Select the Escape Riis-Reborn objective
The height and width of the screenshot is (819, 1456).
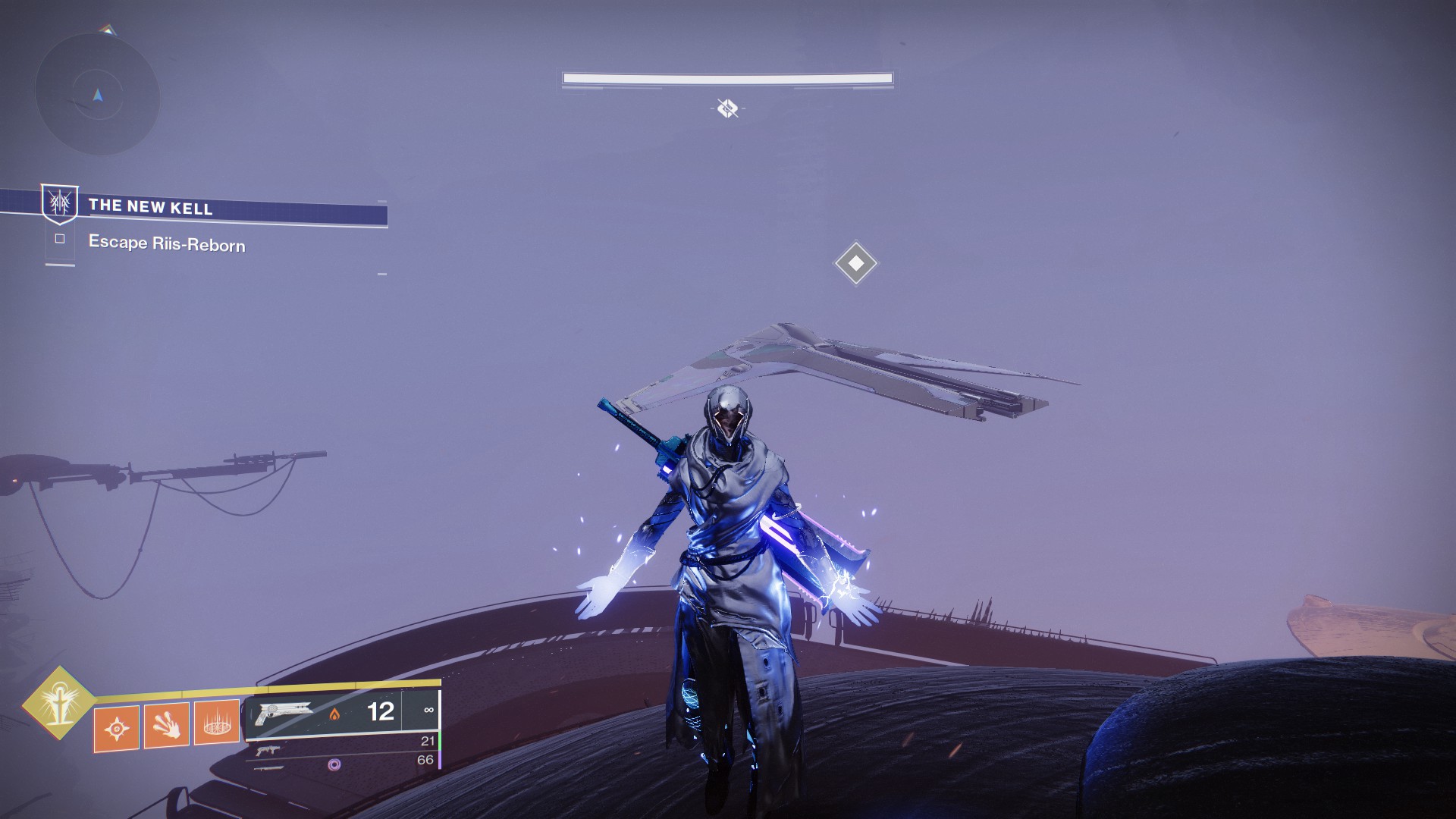point(166,243)
